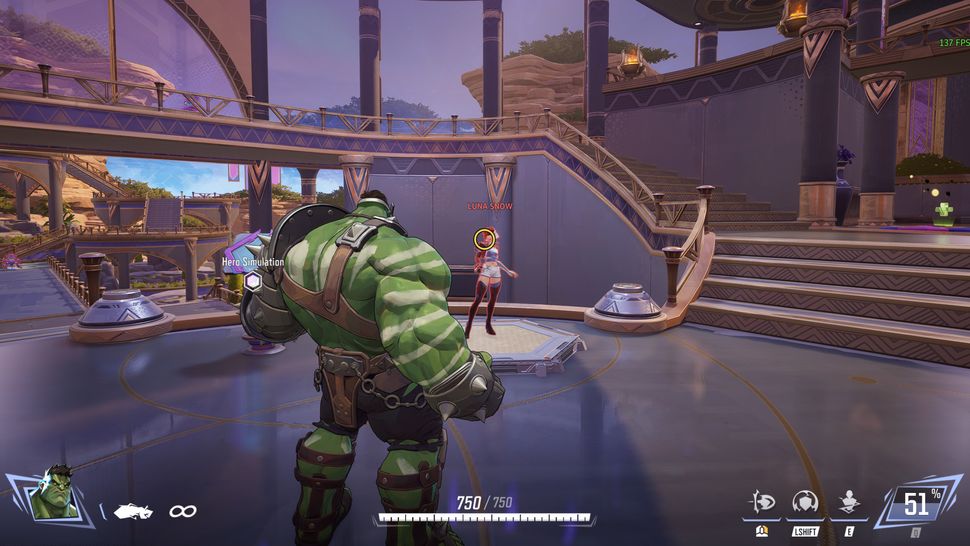Activate the charging helmet dash ability
Image resolution: width=970 pixels, height=546 pixels.
763,502
